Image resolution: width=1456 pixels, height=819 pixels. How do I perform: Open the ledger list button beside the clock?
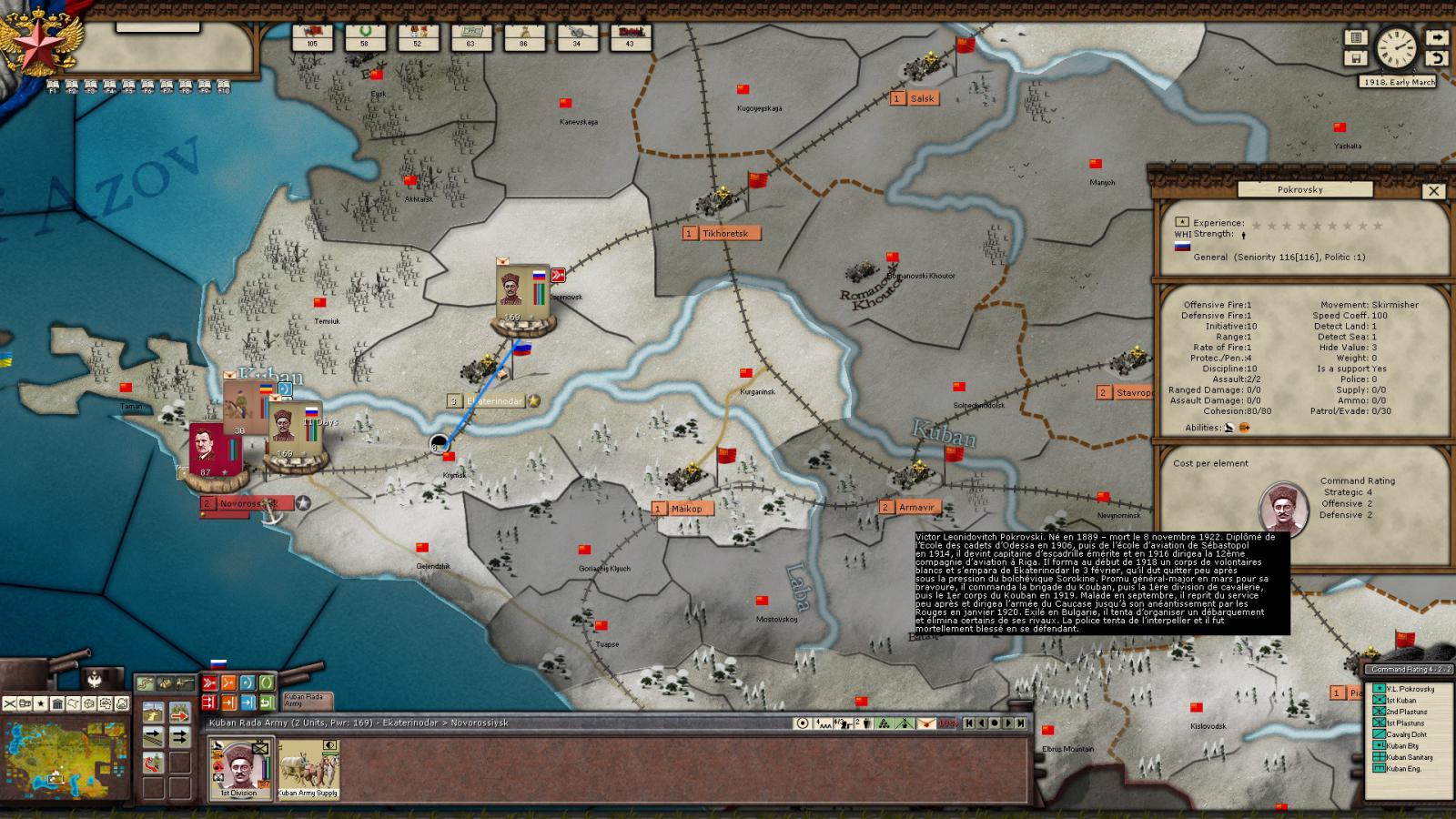(1356, 37)
